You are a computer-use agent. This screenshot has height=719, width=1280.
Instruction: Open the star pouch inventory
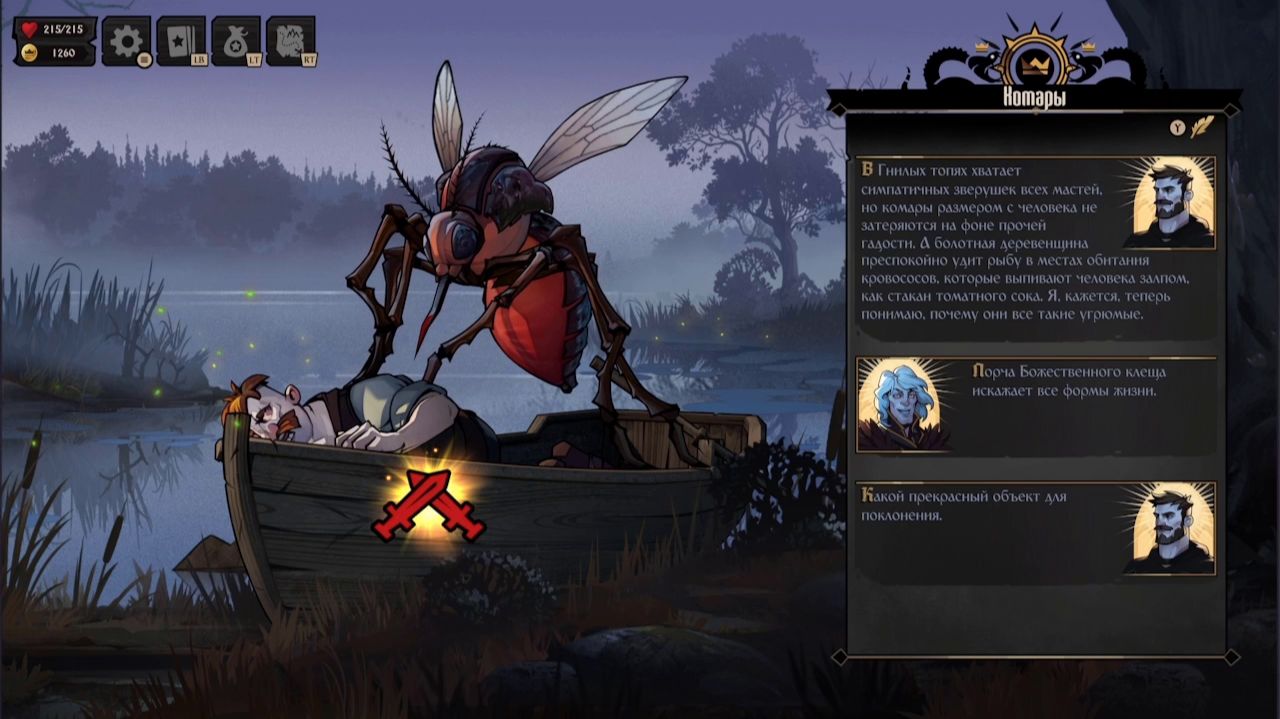[x=235, y=41]
